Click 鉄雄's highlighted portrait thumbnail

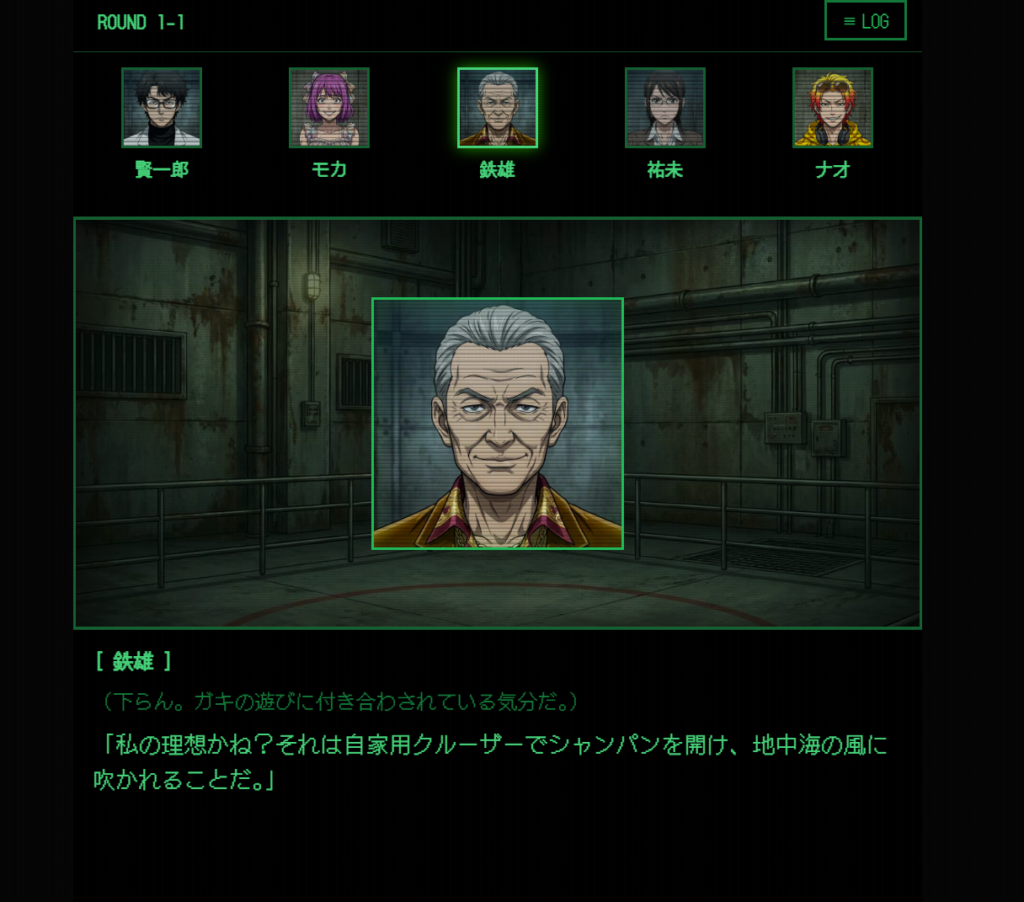(497, 108)
